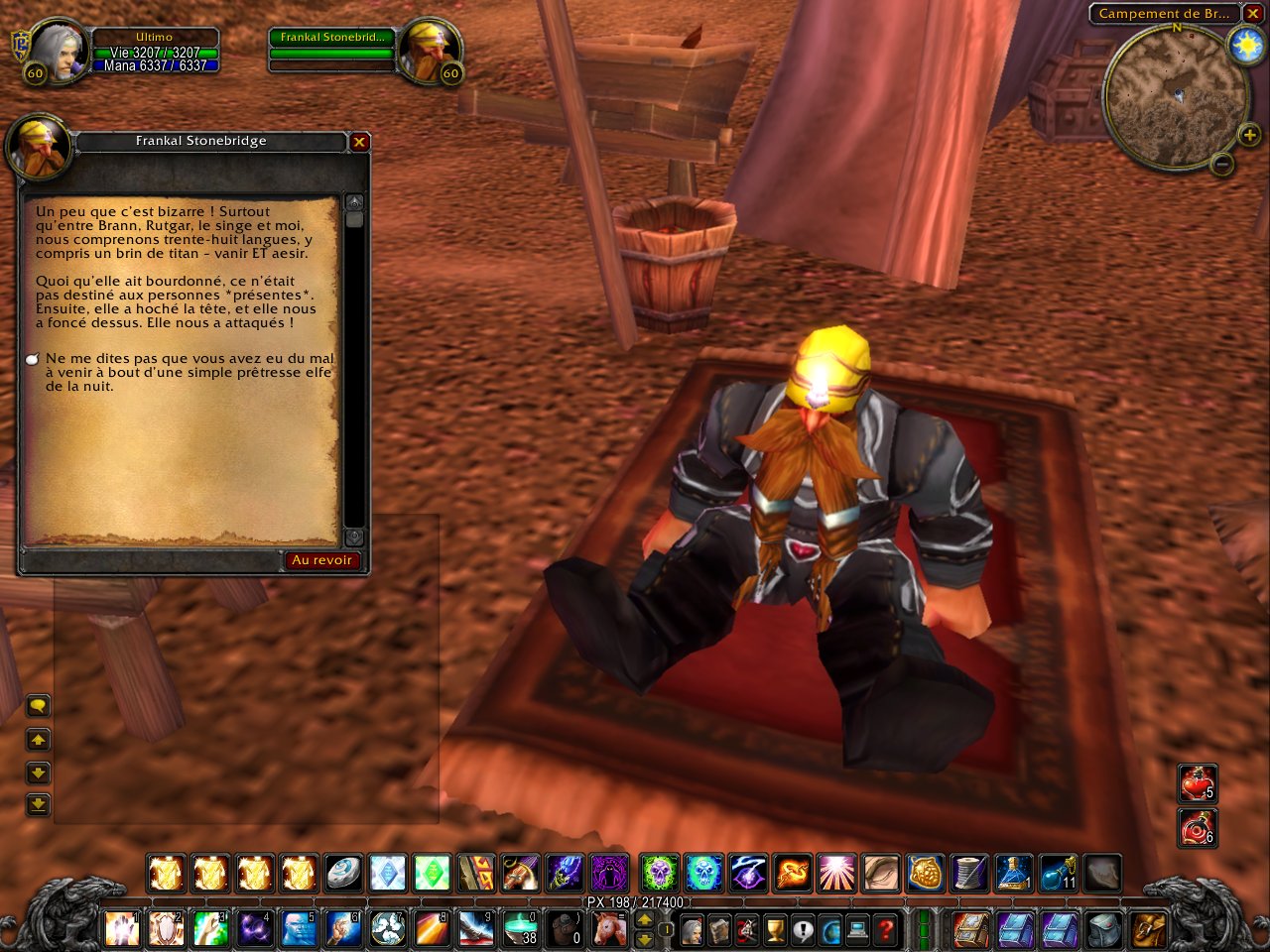Open the globe world map micro button
The width and height of the screenshot is (1270, 952).
(x=830, y=930)
